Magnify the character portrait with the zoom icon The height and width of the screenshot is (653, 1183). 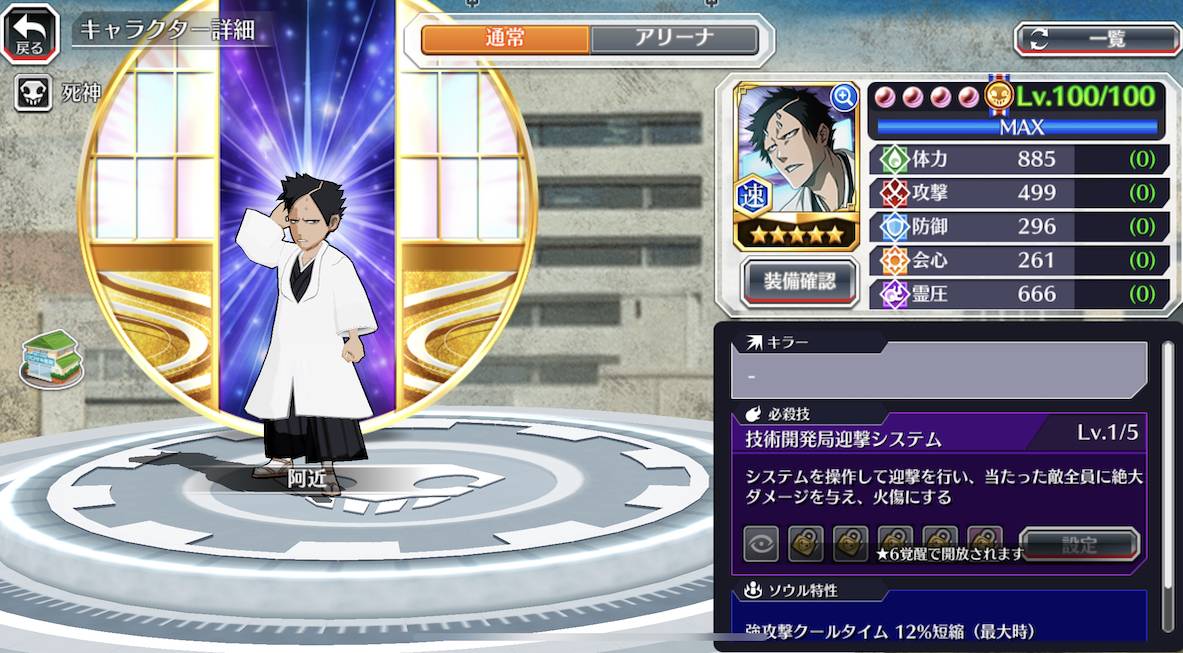[845, 97]
